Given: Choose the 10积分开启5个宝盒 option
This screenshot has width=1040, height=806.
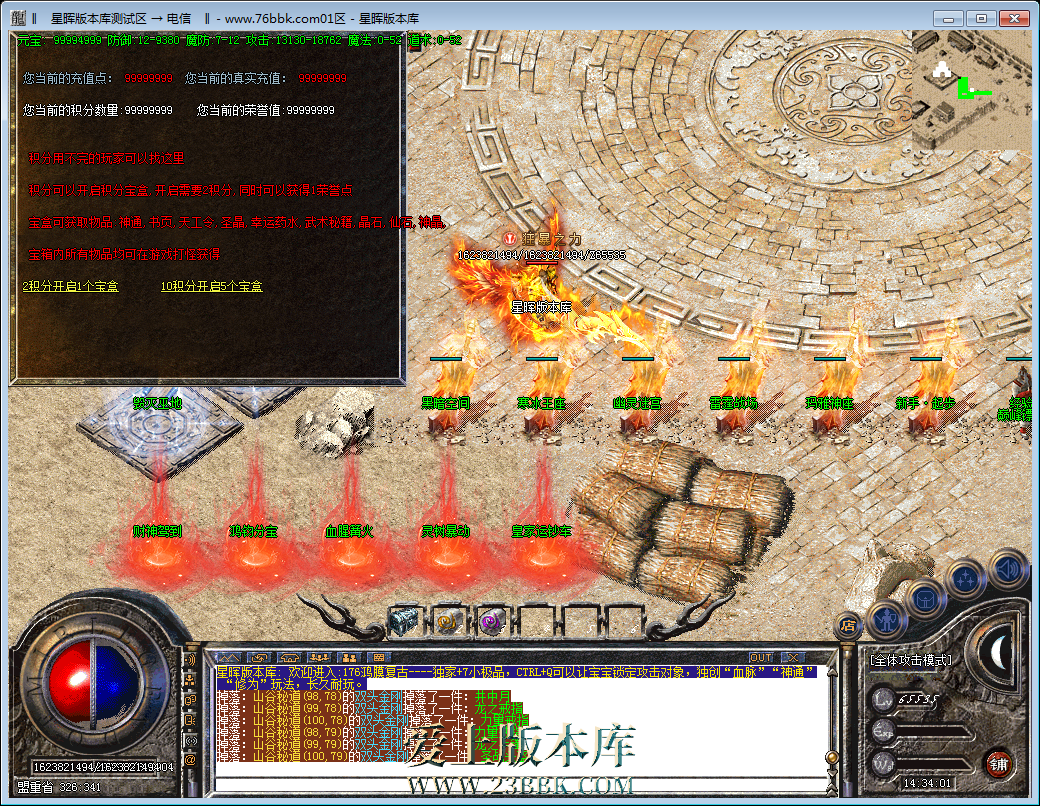Looking at the screenshot, I should [211, 286].
